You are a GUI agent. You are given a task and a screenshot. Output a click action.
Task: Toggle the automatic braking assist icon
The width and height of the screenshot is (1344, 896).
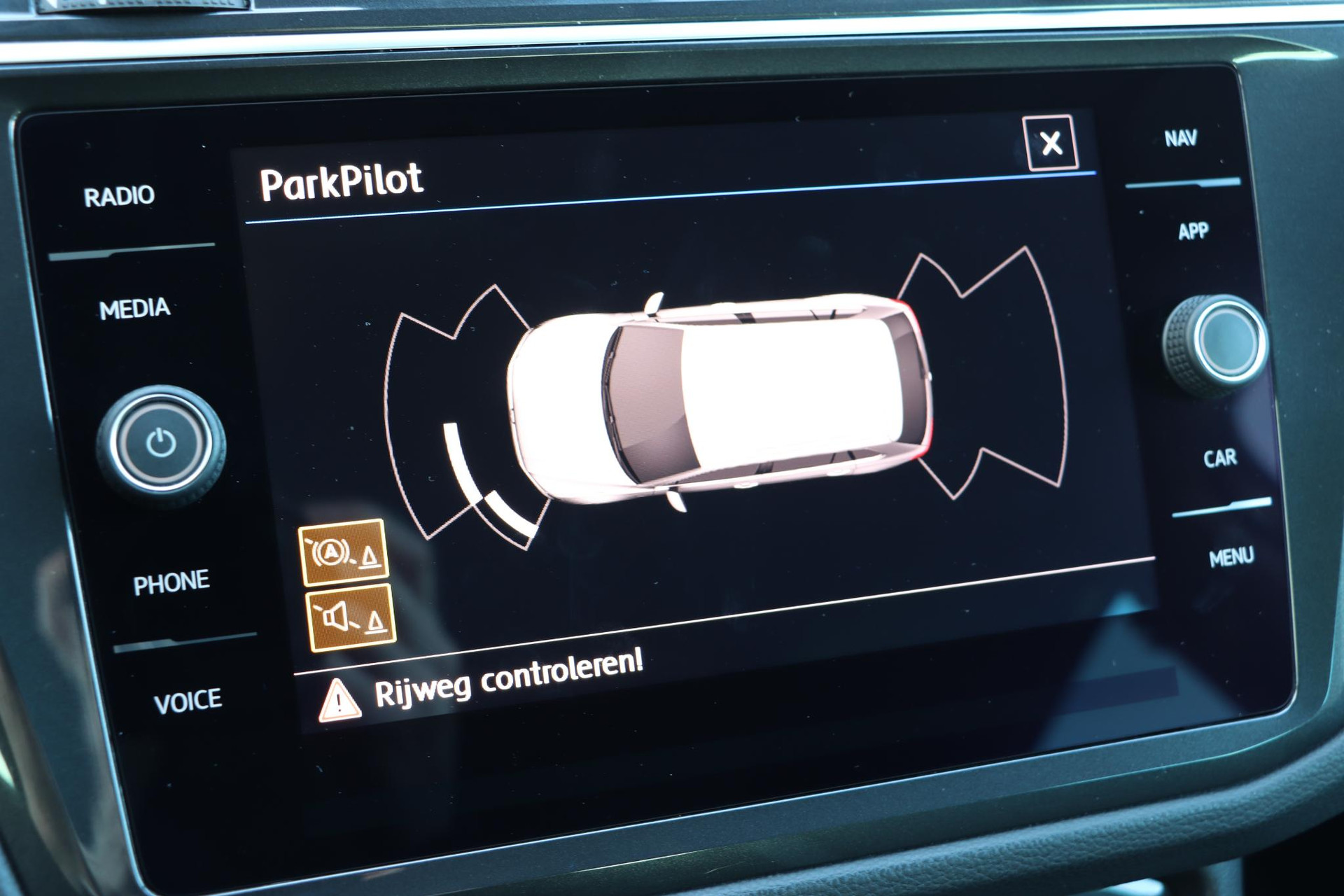coord(344,553)
